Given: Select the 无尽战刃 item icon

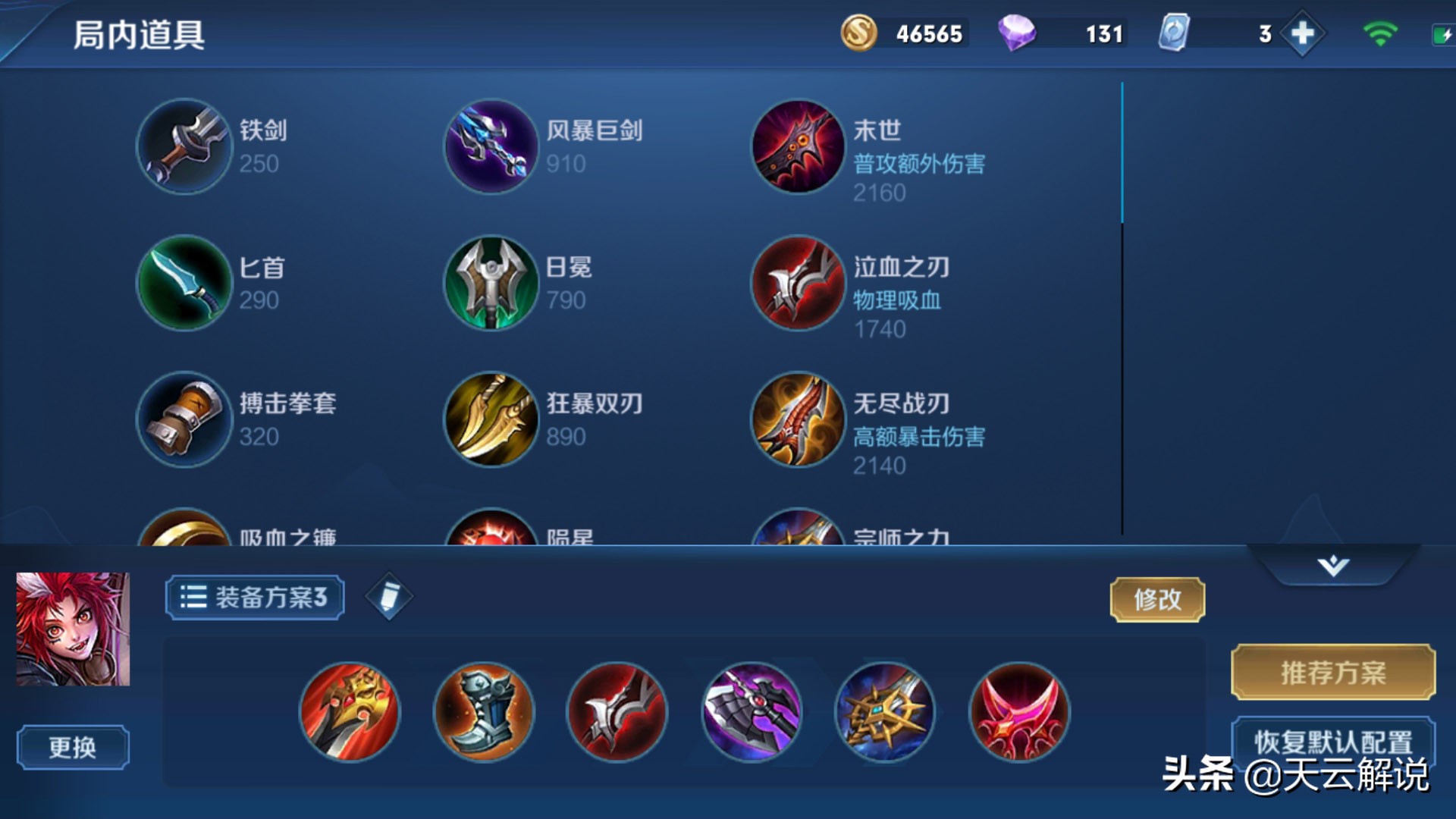Looking at the screenshot, I should tap(796, 420).
